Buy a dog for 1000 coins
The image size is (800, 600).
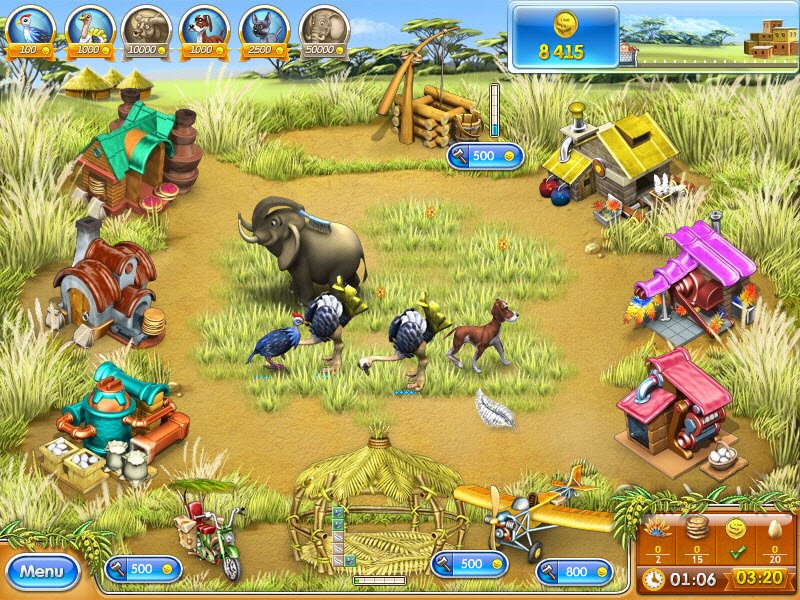205,30
